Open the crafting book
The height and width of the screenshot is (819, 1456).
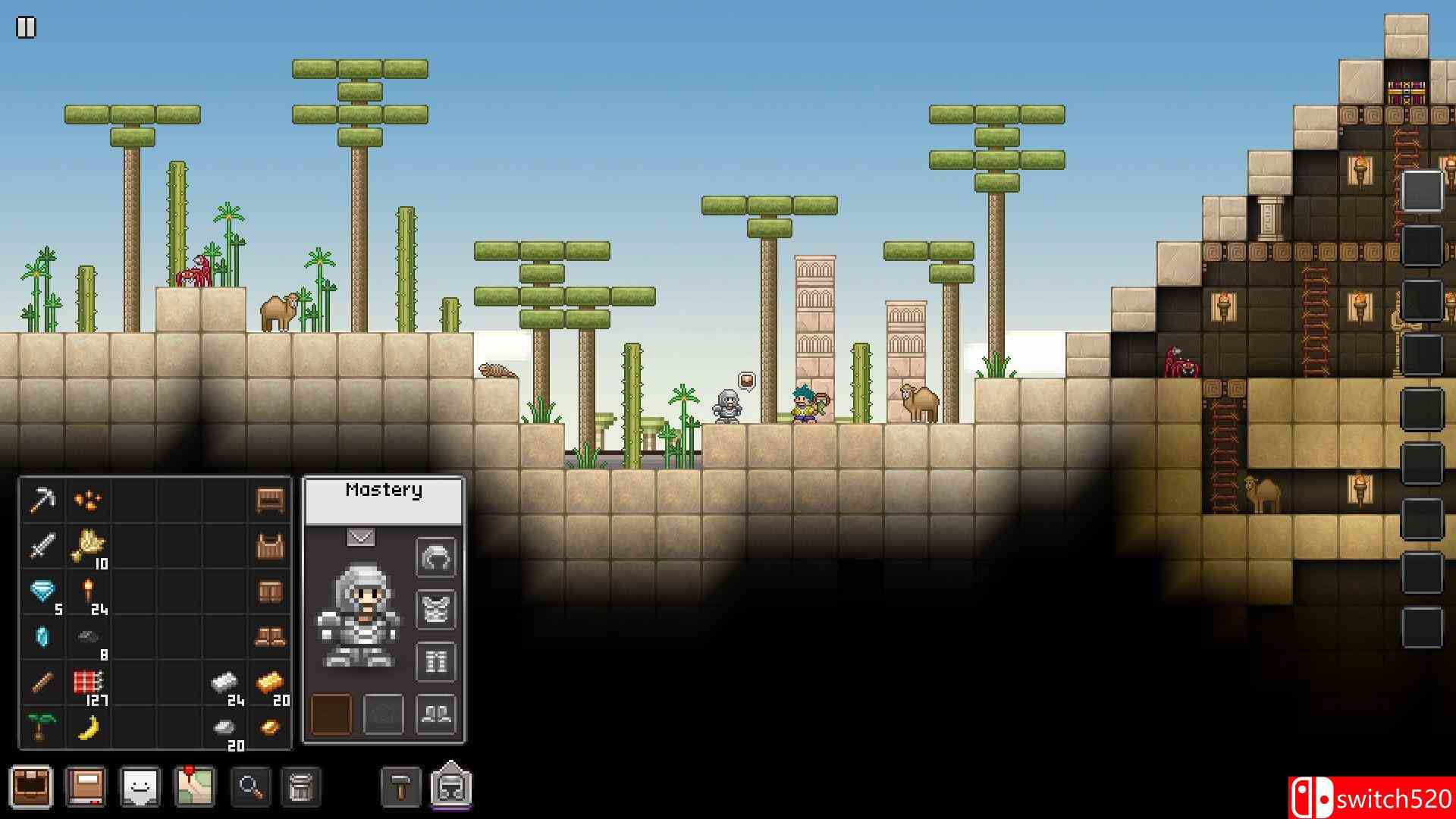(86, 786)
